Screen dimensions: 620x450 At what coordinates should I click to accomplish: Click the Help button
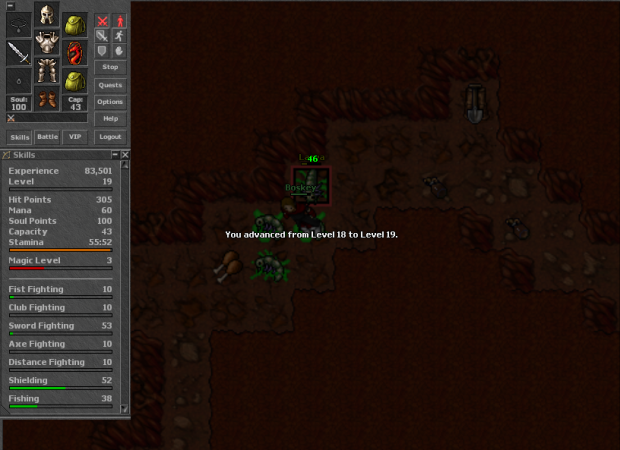click(110, 118)
